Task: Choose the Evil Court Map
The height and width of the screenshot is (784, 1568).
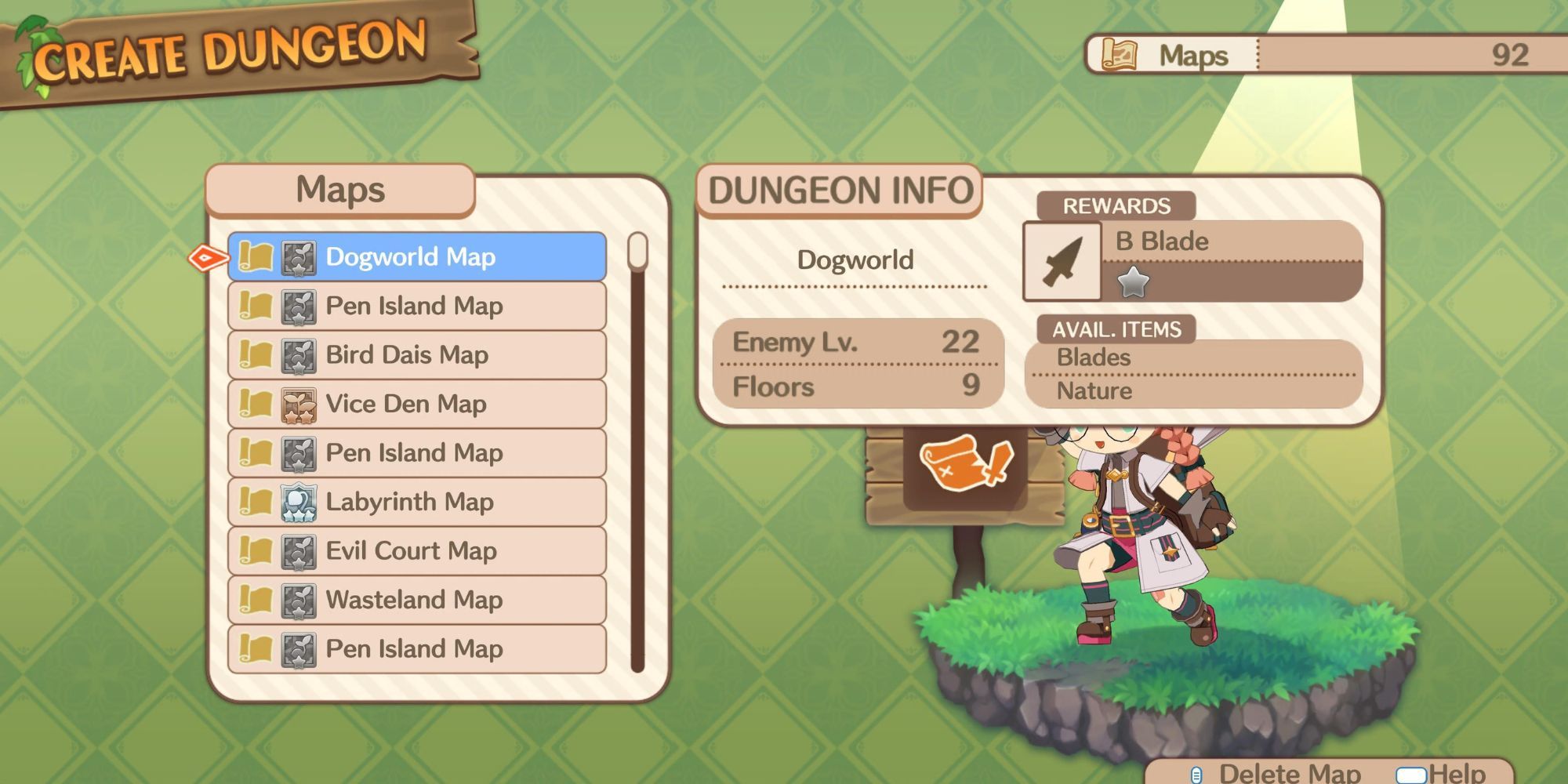Action: tap(416, 551)
